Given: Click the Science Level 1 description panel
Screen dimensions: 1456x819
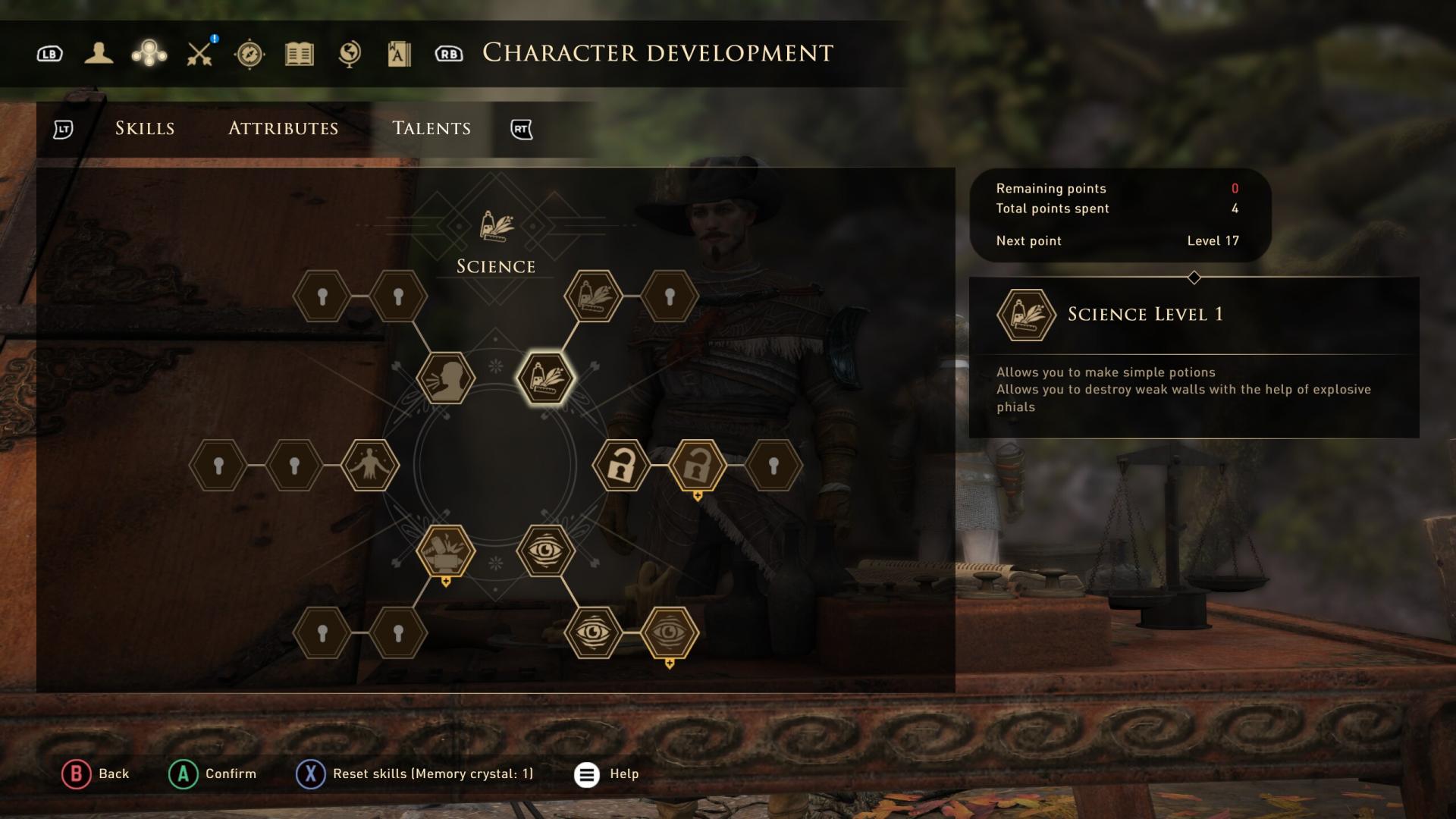Looking at the screenshot, I should [x=1193, y=356].
